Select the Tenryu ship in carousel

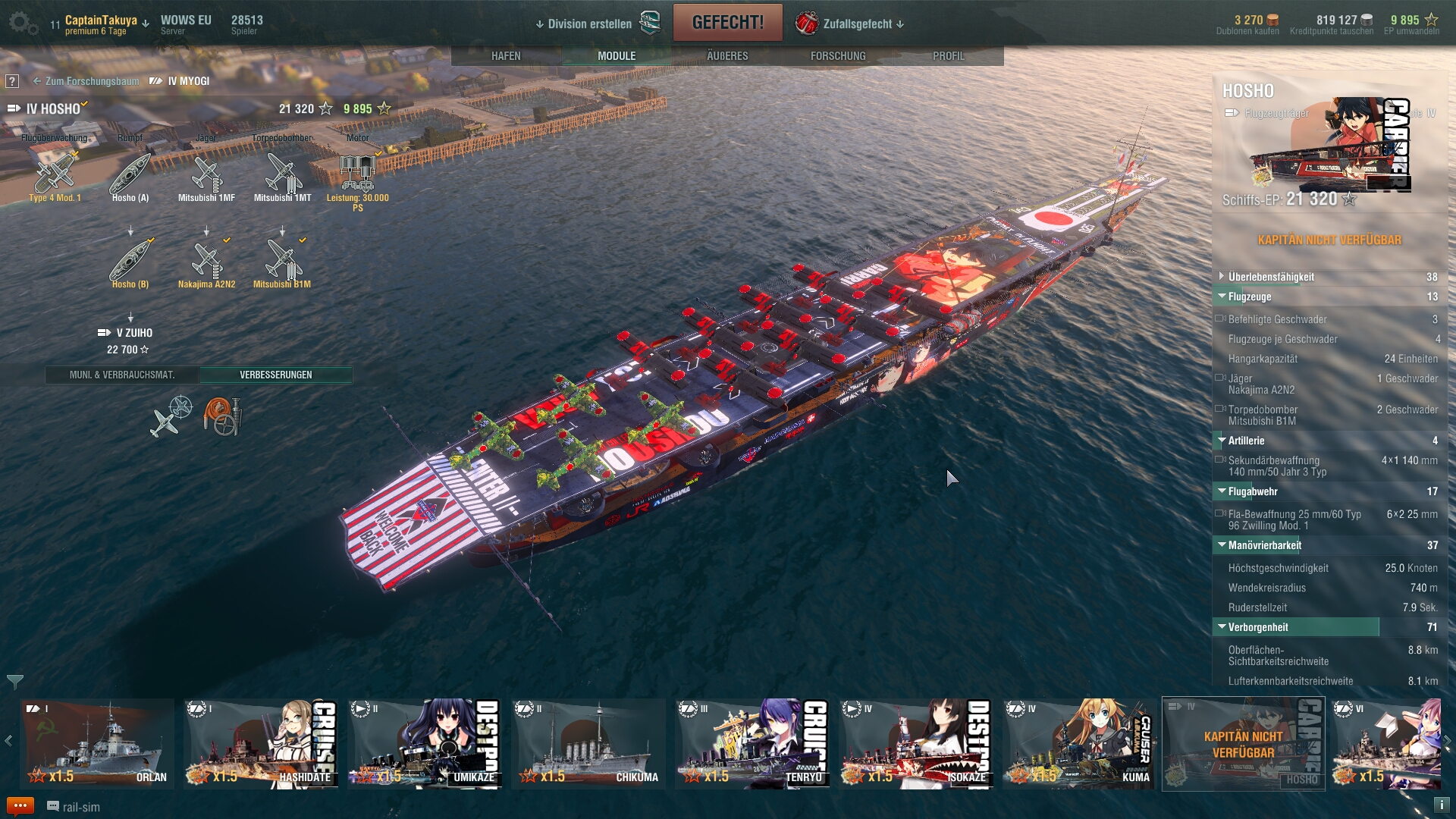click(752, 744)
